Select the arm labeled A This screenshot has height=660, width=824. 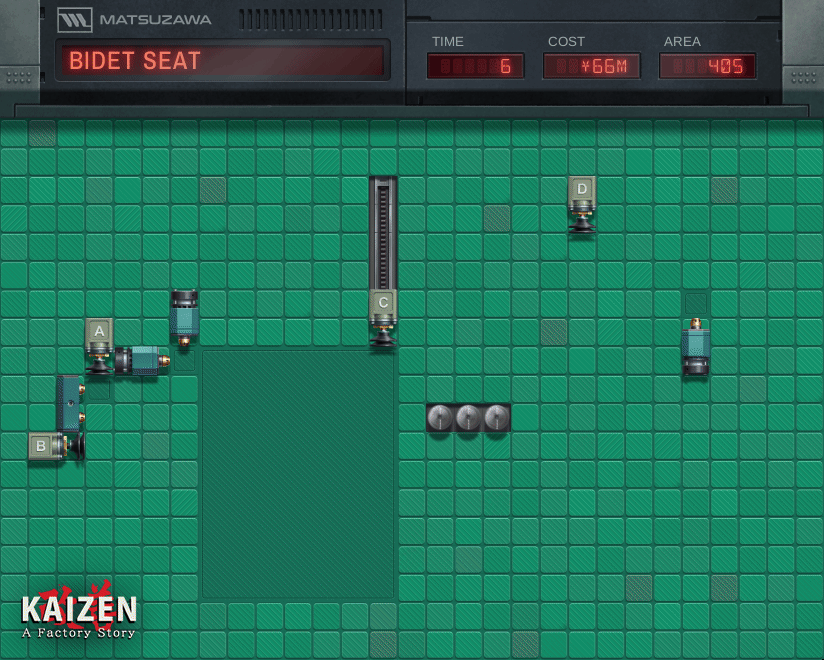tap(98, 332)
